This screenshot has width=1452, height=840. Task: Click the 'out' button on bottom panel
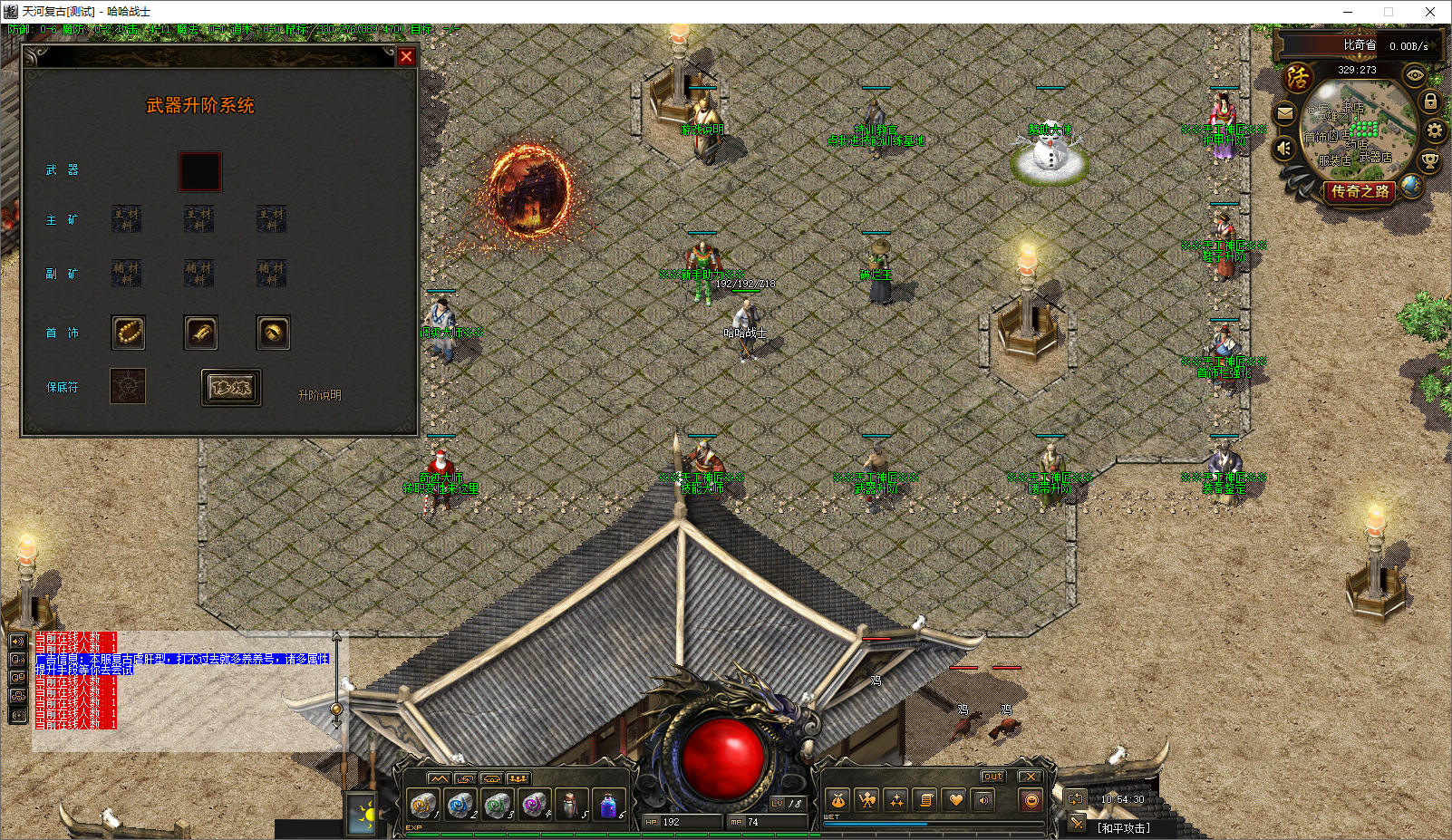(993, 777)
